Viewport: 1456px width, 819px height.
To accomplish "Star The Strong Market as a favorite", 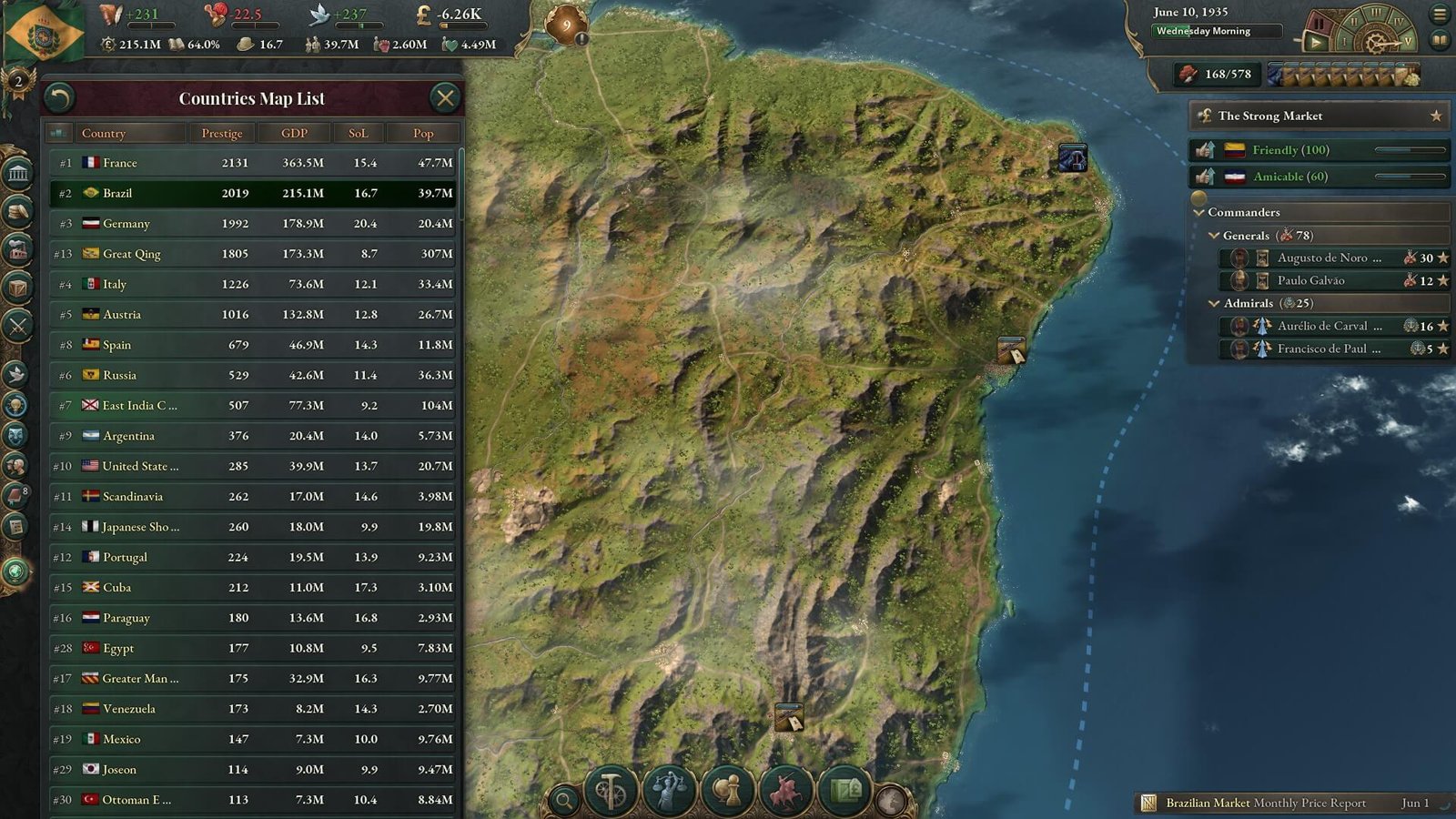I will point(1436,116).
